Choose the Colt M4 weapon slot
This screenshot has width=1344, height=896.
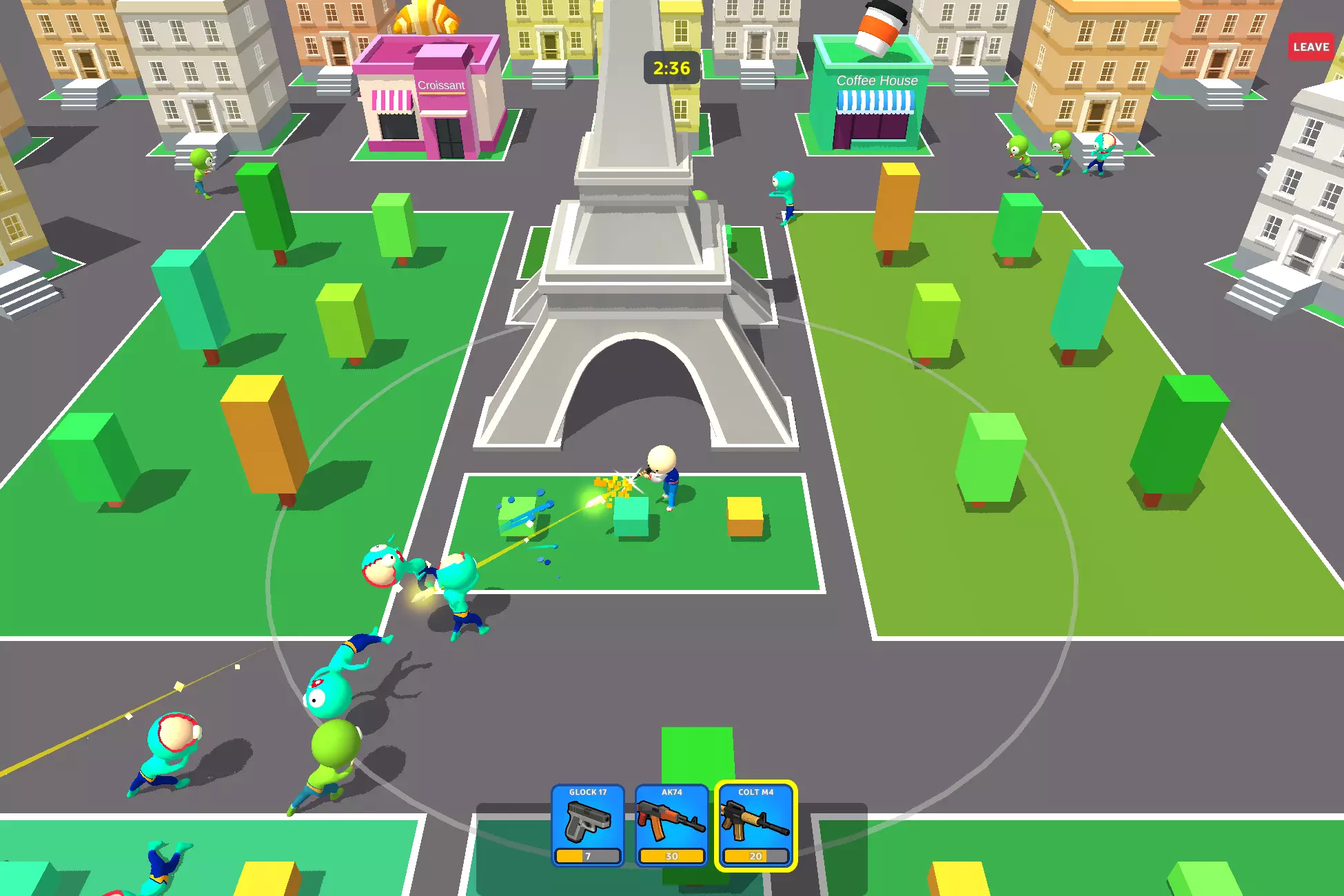[755, 825]
